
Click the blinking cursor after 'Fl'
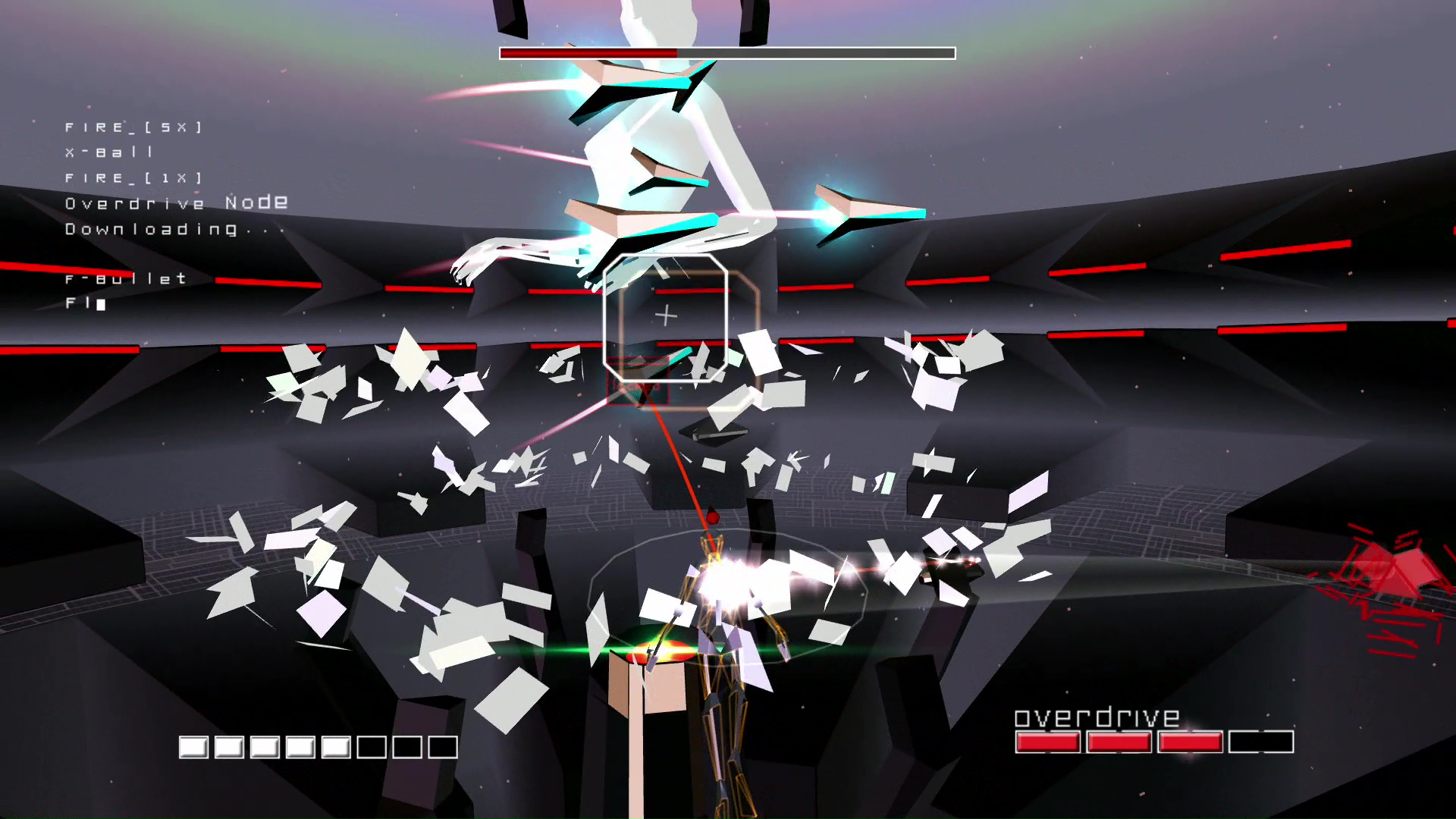click(x=100, y=303)
